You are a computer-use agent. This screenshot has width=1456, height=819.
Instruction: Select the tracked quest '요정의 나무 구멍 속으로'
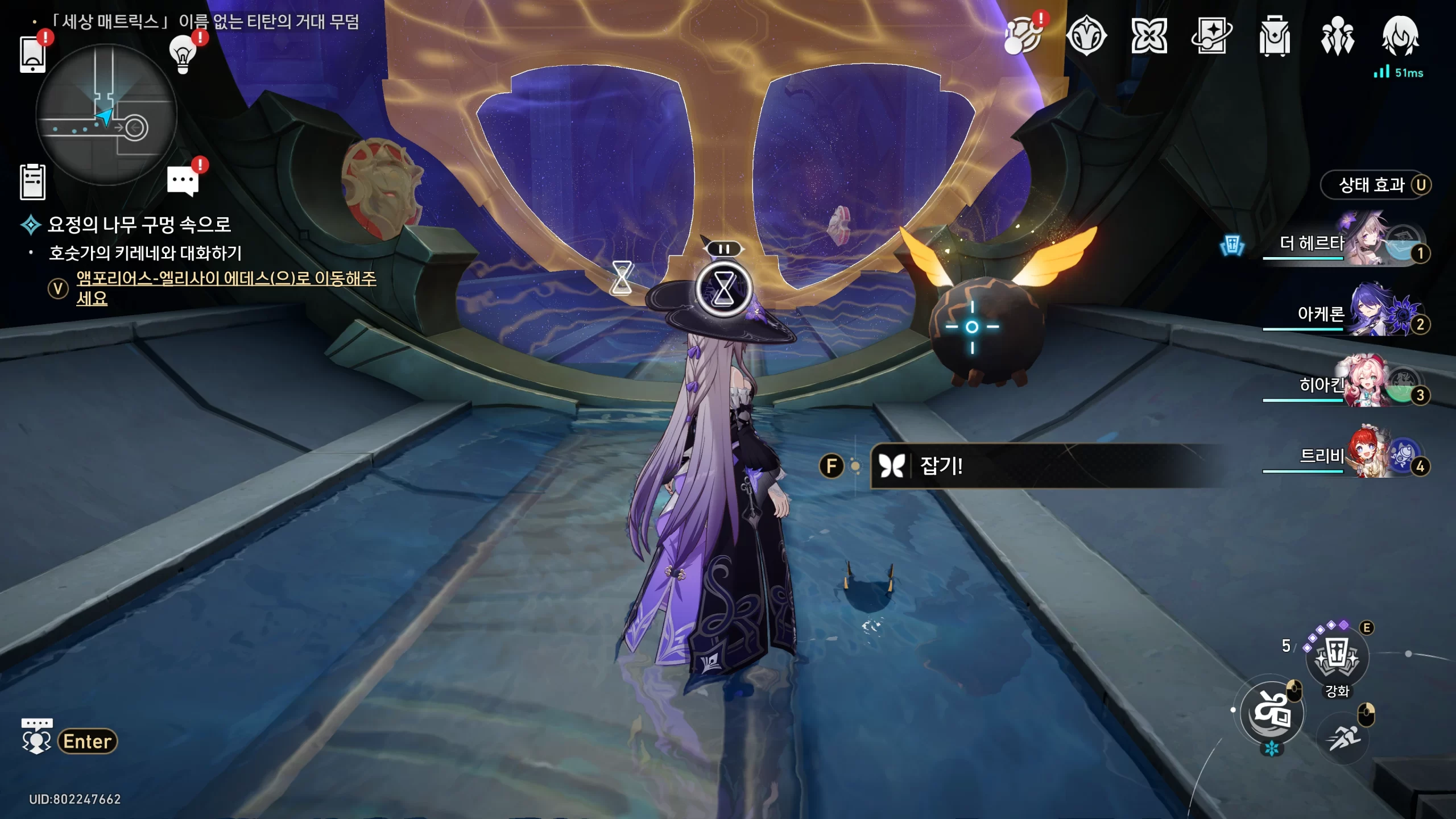tap(139, 225)
